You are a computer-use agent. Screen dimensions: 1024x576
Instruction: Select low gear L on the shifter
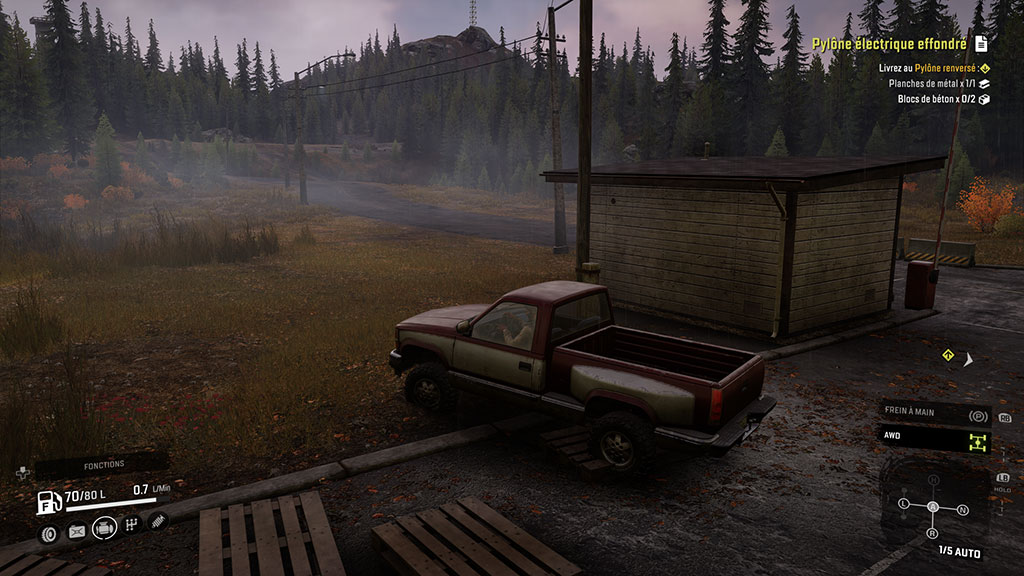click(904, 502)
